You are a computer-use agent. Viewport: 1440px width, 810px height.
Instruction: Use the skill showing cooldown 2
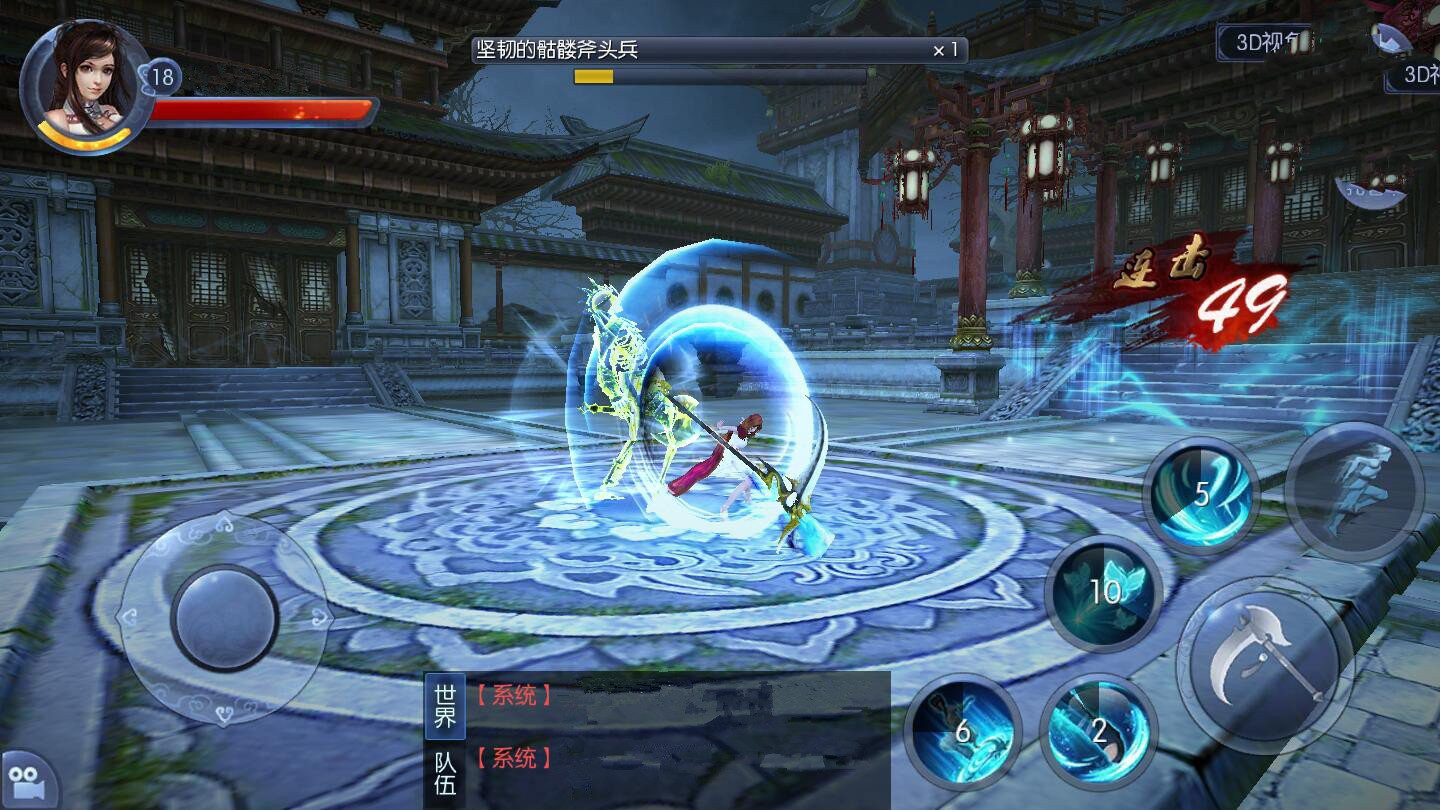point(1098,731)
